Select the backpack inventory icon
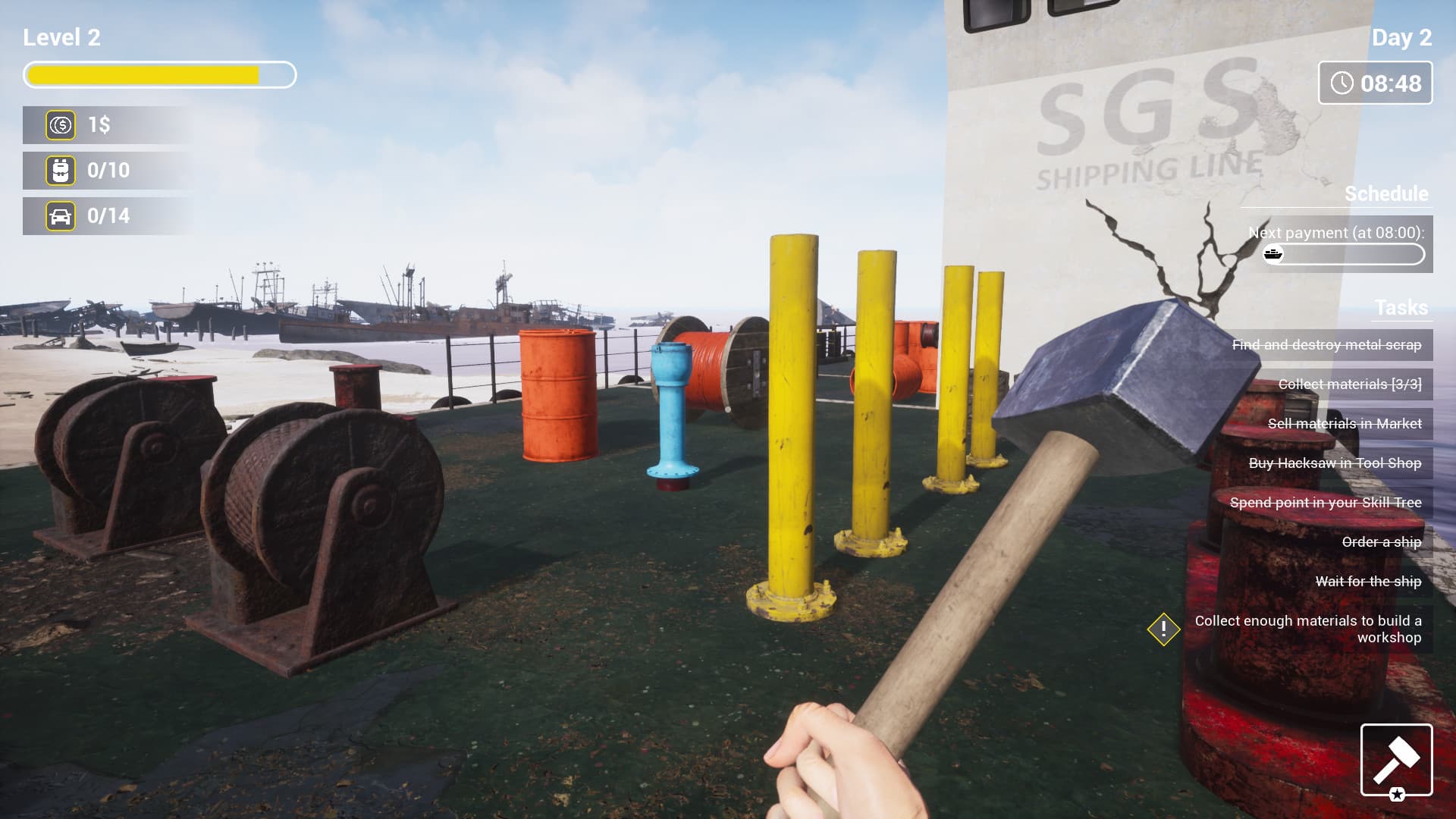1456x819 pixels. click(x=61, y=171)
